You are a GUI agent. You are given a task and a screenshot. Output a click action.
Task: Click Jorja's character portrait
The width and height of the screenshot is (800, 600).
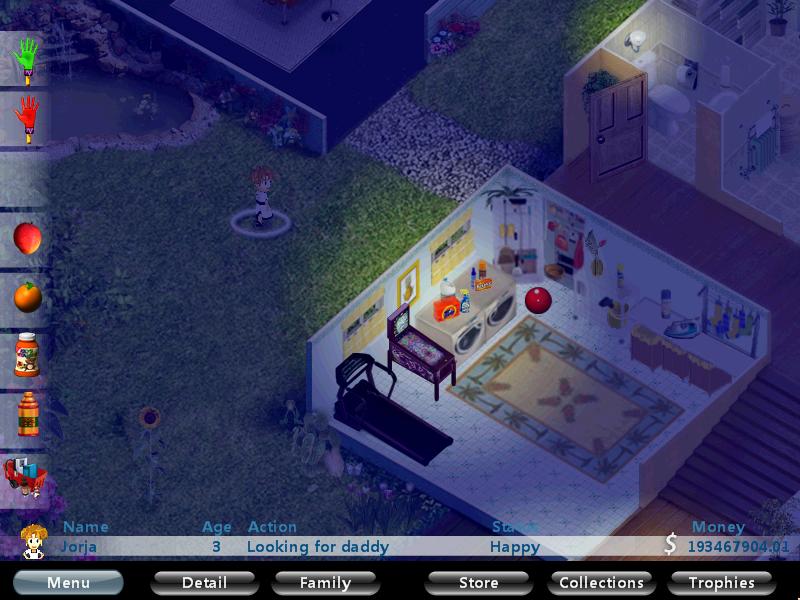(33, 541)
